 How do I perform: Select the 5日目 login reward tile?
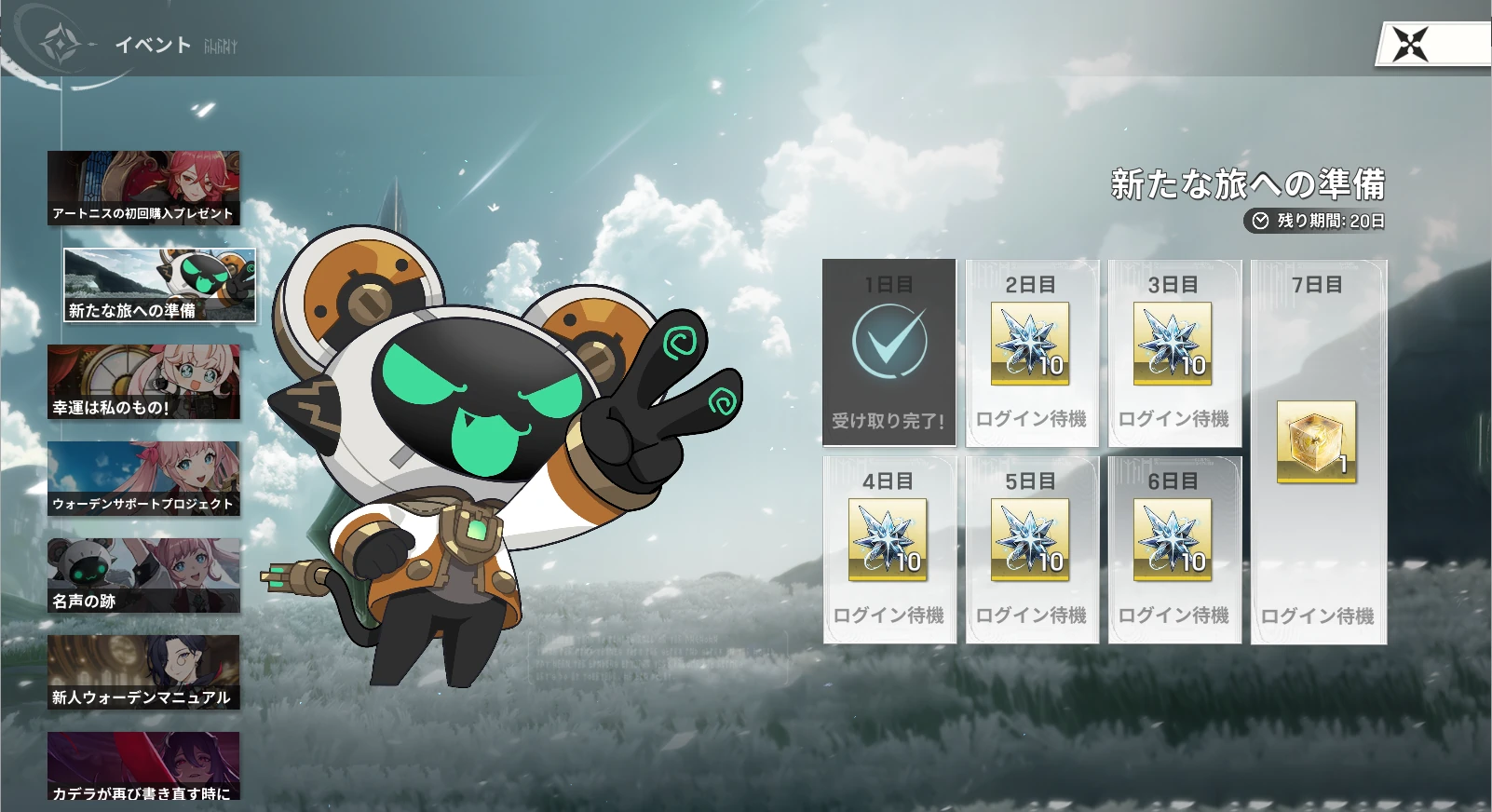1031,549
